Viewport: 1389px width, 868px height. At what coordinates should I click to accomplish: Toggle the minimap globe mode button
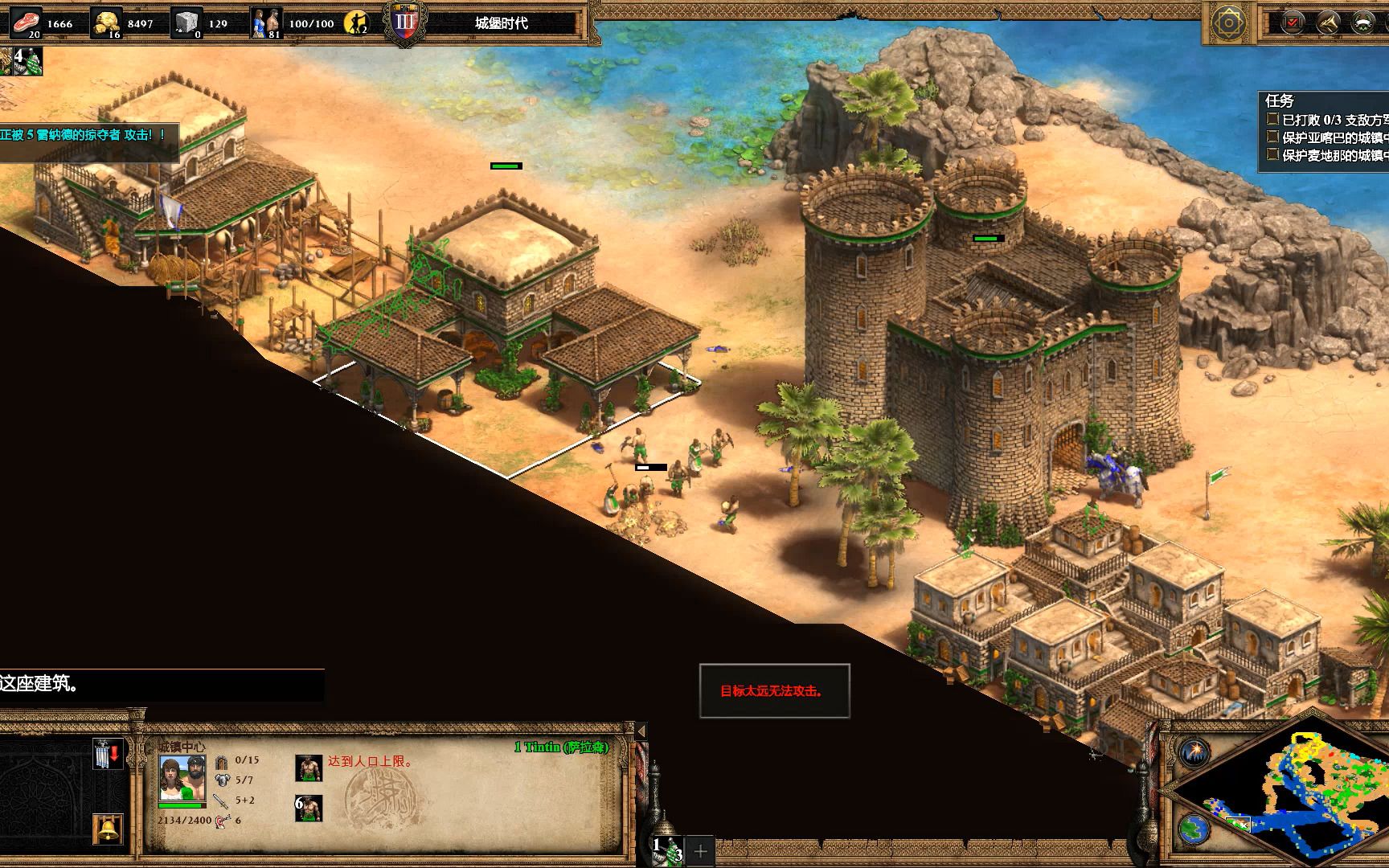[1194, 829]
